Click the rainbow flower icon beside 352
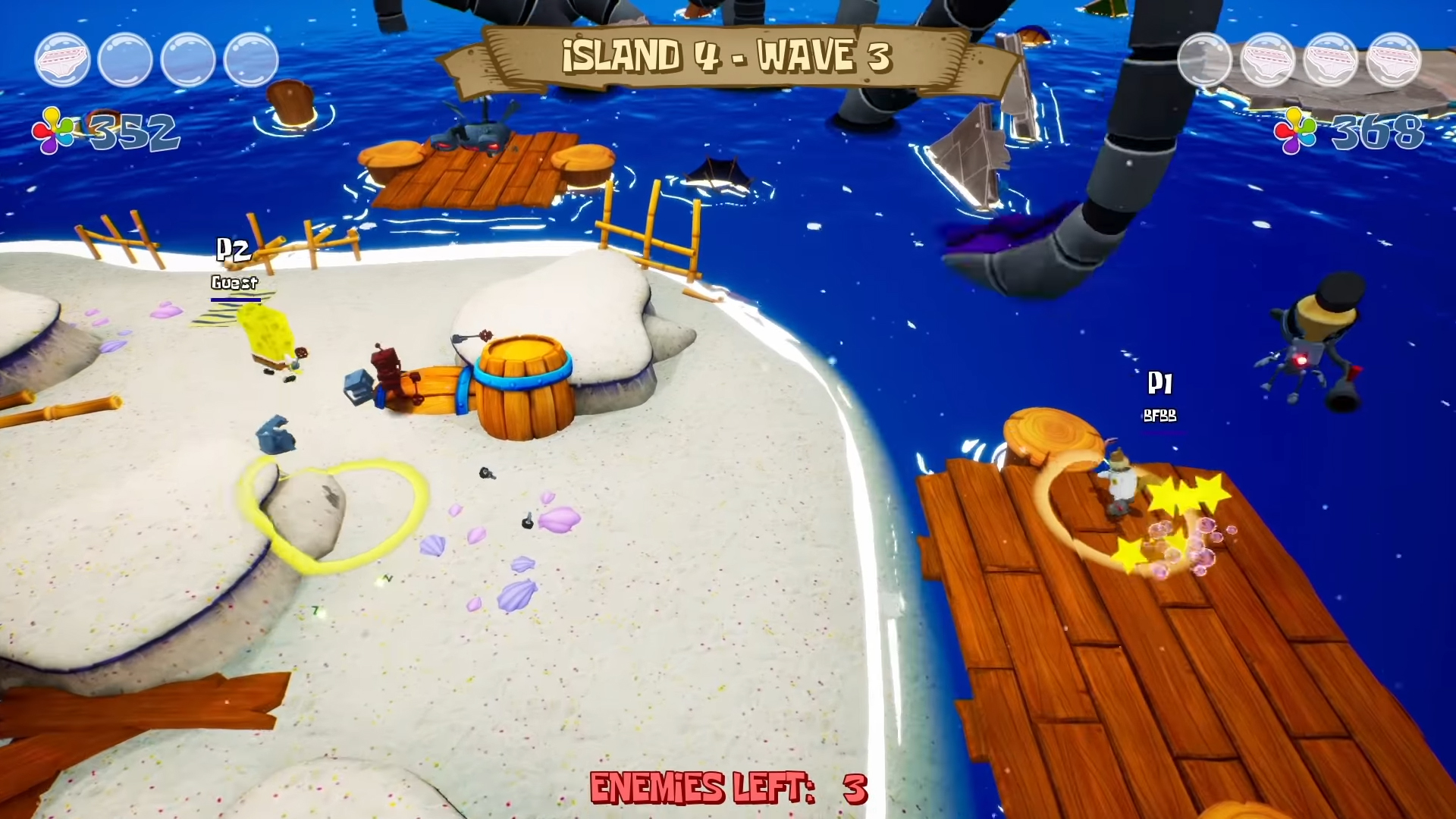Viewport: 1456px width, 819px height. pyautogui.click(x=55, y=130)
